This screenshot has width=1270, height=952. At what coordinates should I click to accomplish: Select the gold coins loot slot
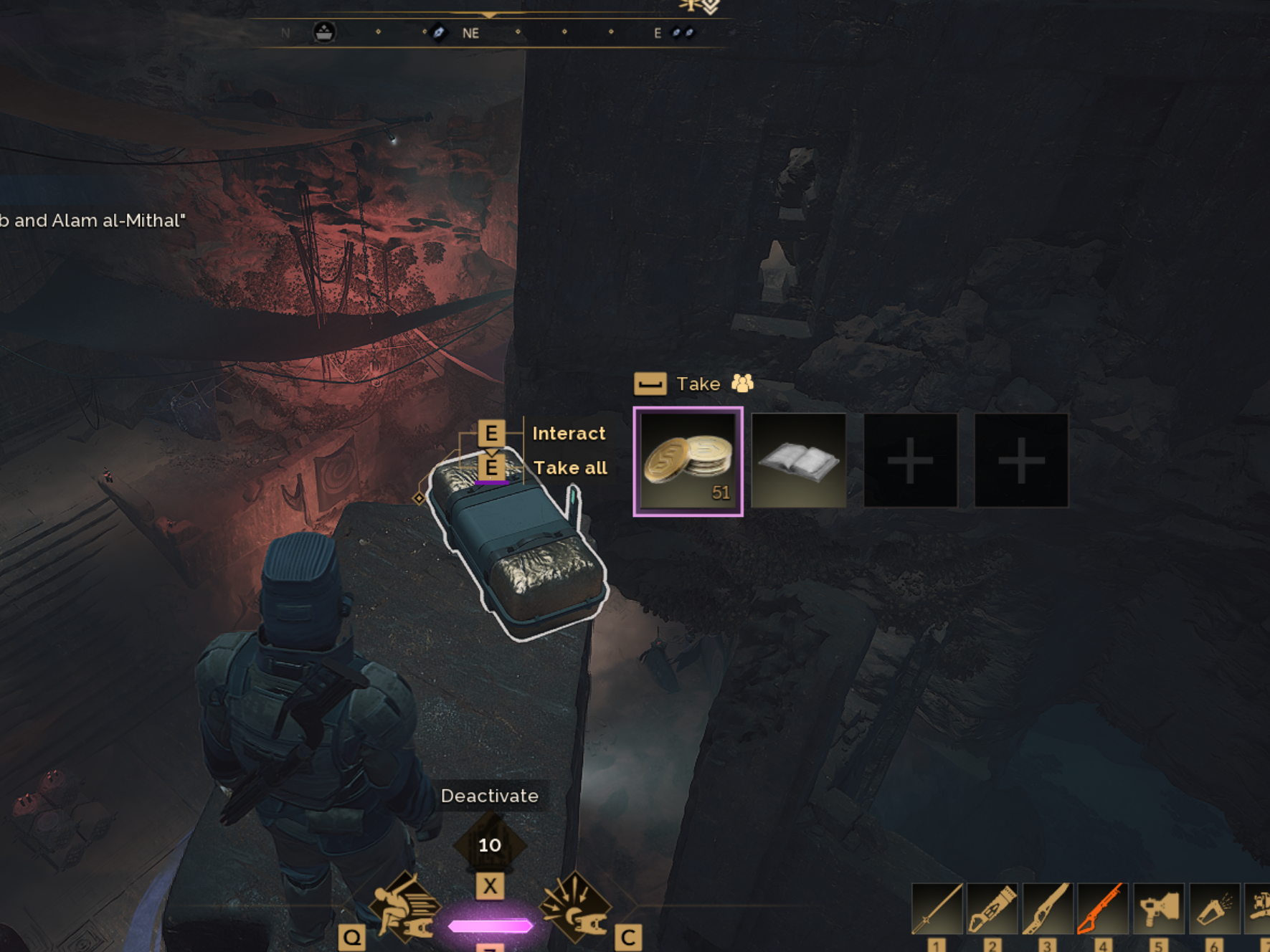point(688,461)
